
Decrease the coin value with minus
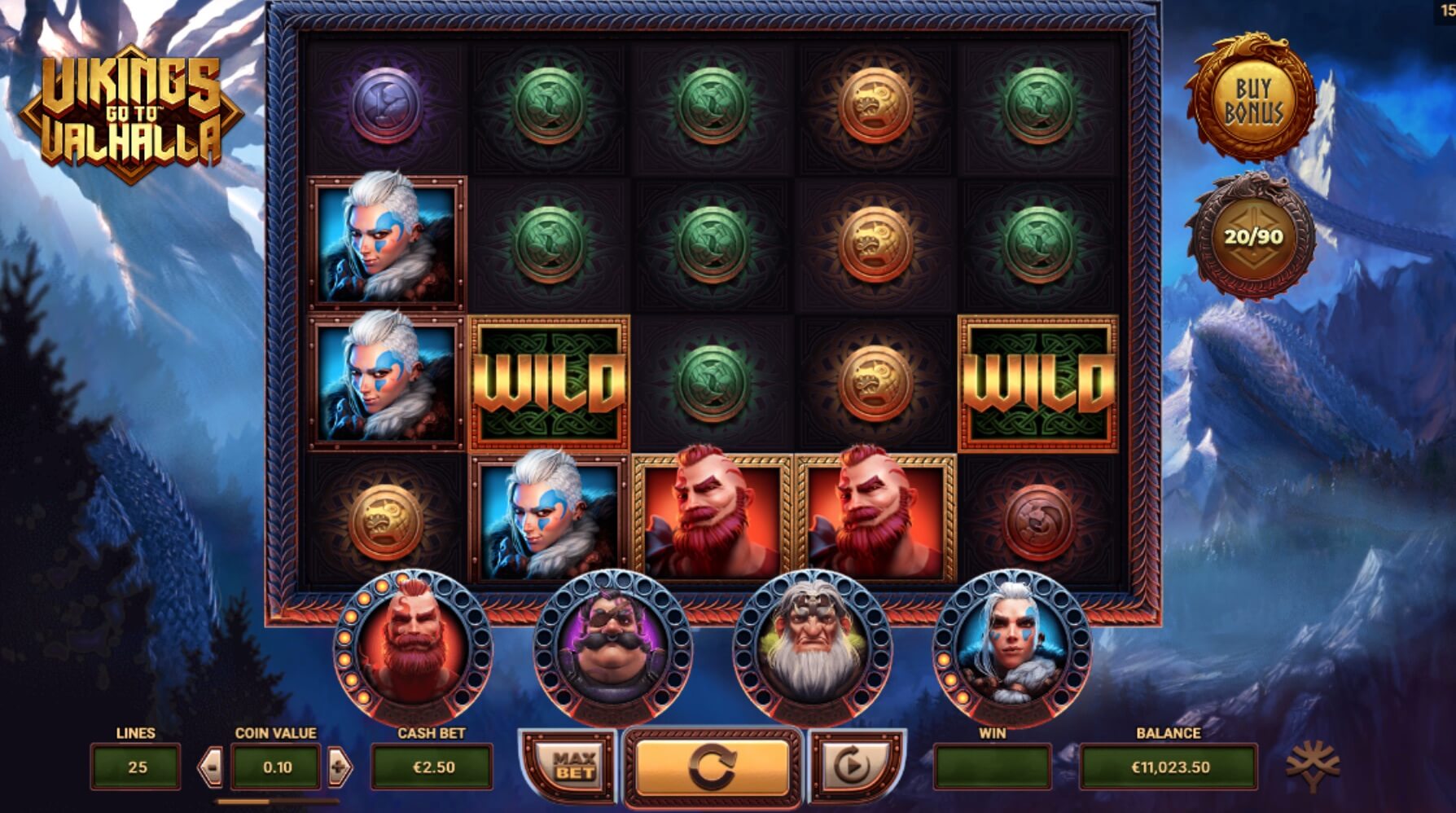coord(211,767)
